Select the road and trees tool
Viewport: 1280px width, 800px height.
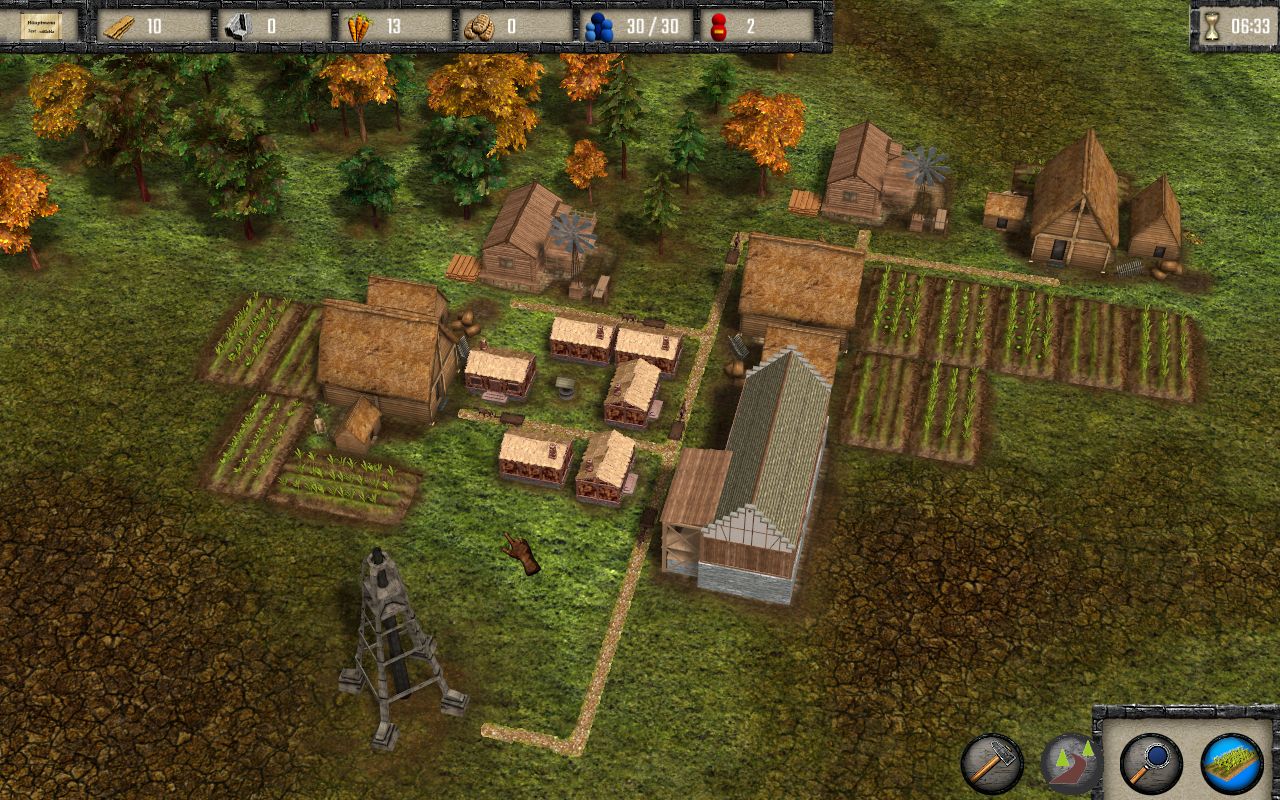(1070, 764)
